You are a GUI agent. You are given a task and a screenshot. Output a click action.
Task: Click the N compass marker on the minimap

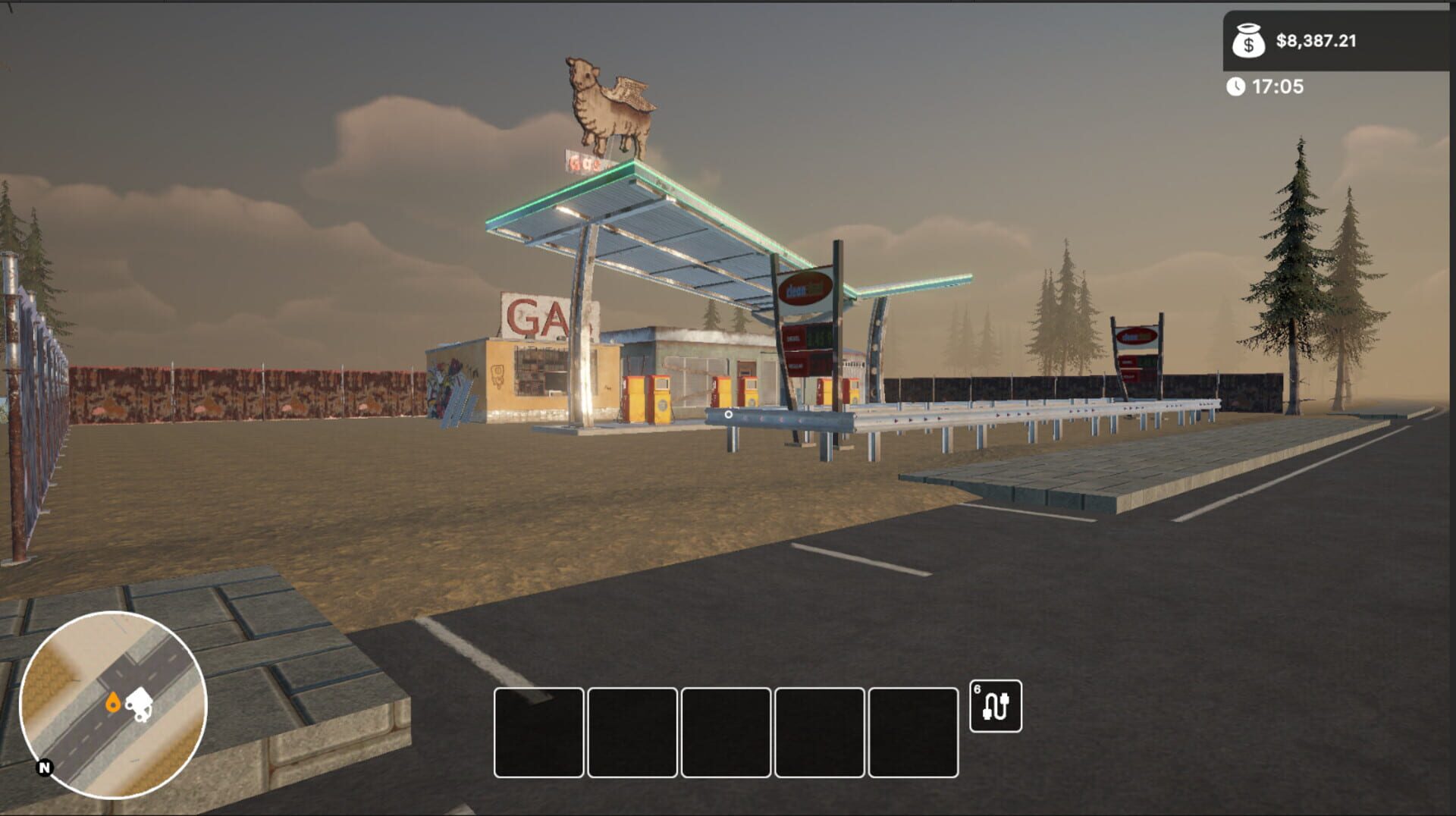point(43,768)
